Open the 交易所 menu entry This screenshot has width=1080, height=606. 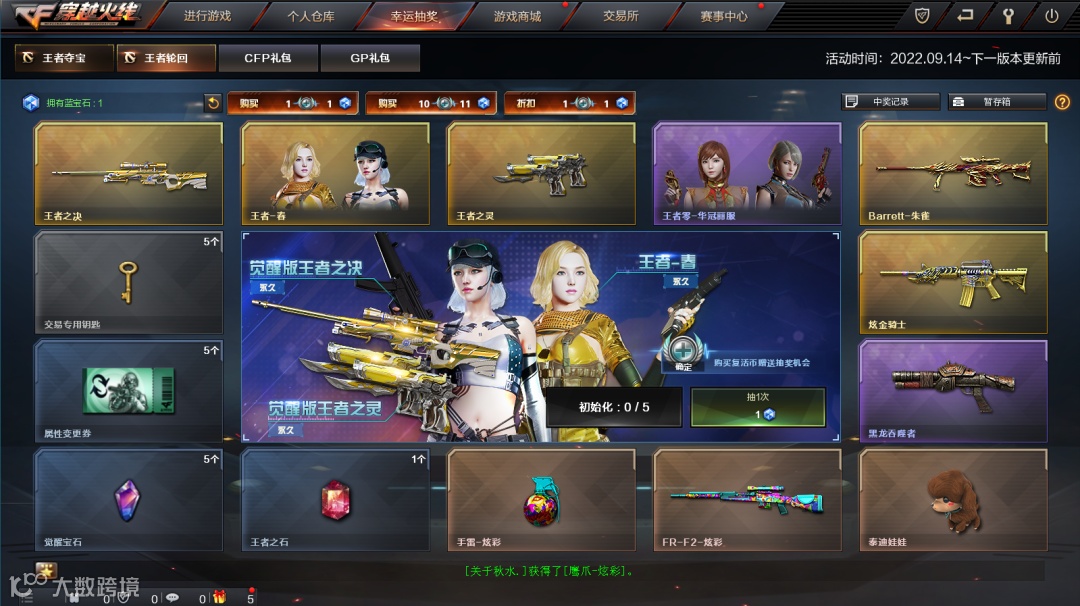(620, 16)
